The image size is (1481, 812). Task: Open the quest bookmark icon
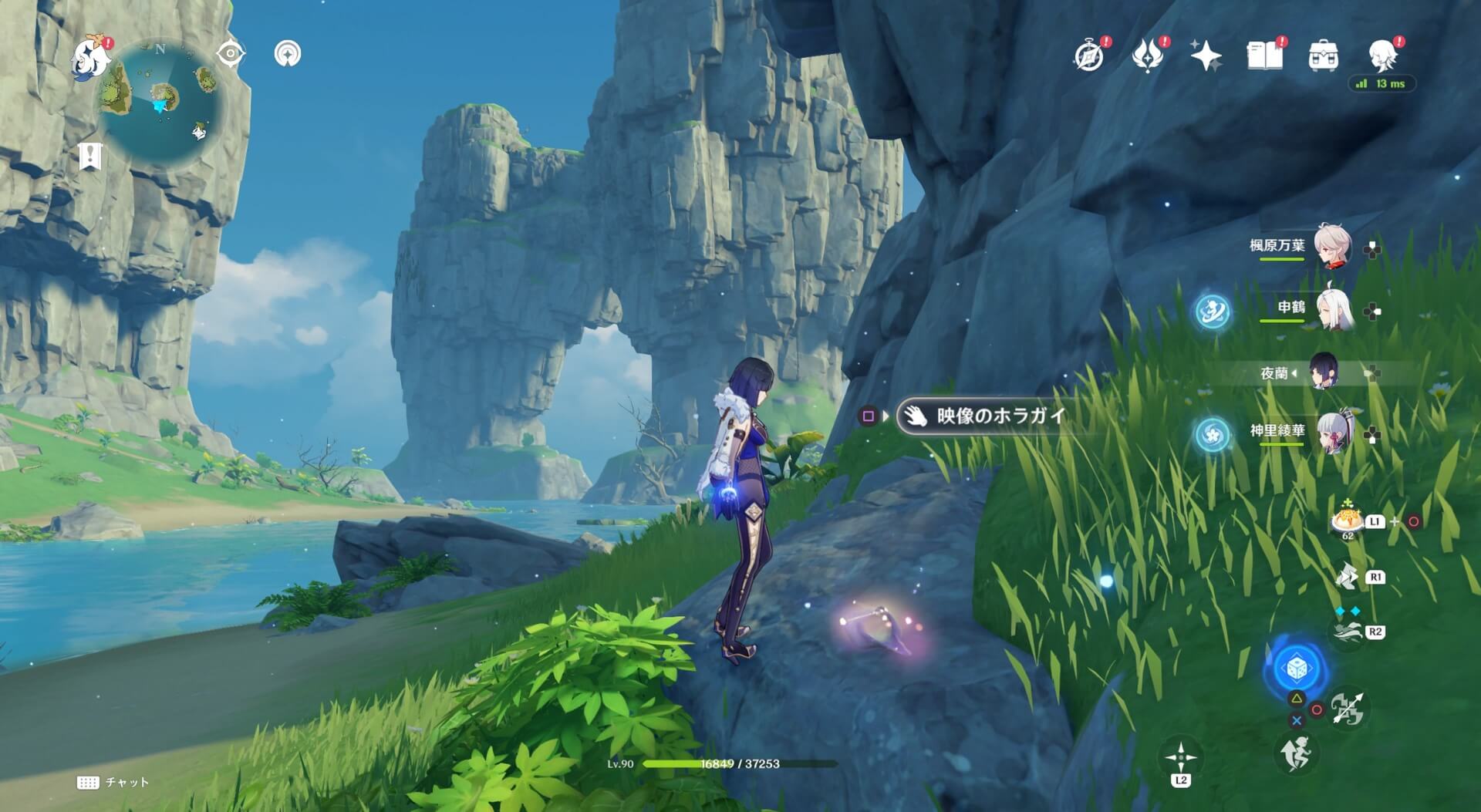pos(90,157)
